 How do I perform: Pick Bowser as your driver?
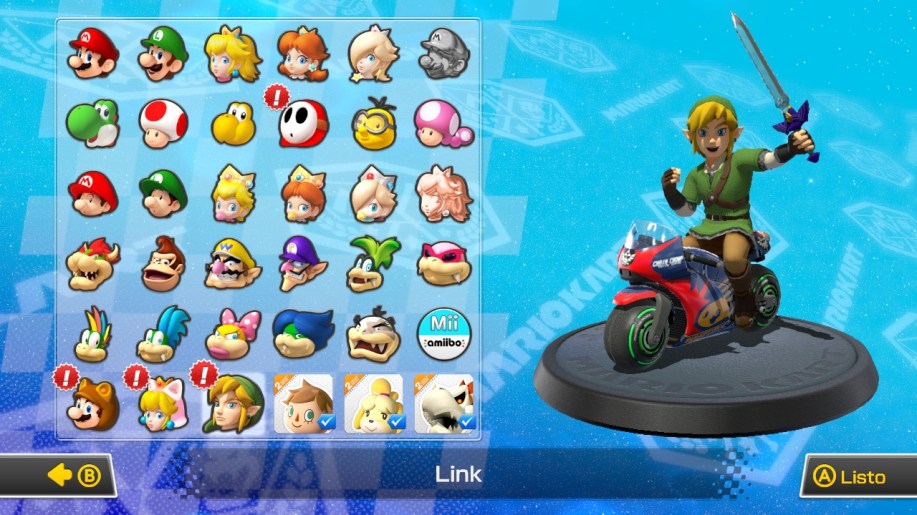(x=93, y=264)
